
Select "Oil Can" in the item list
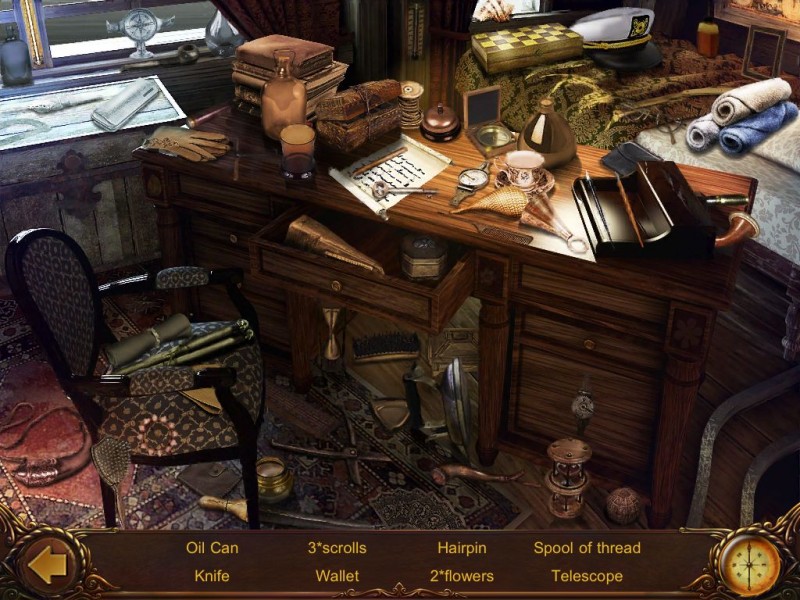click(212, 548)
